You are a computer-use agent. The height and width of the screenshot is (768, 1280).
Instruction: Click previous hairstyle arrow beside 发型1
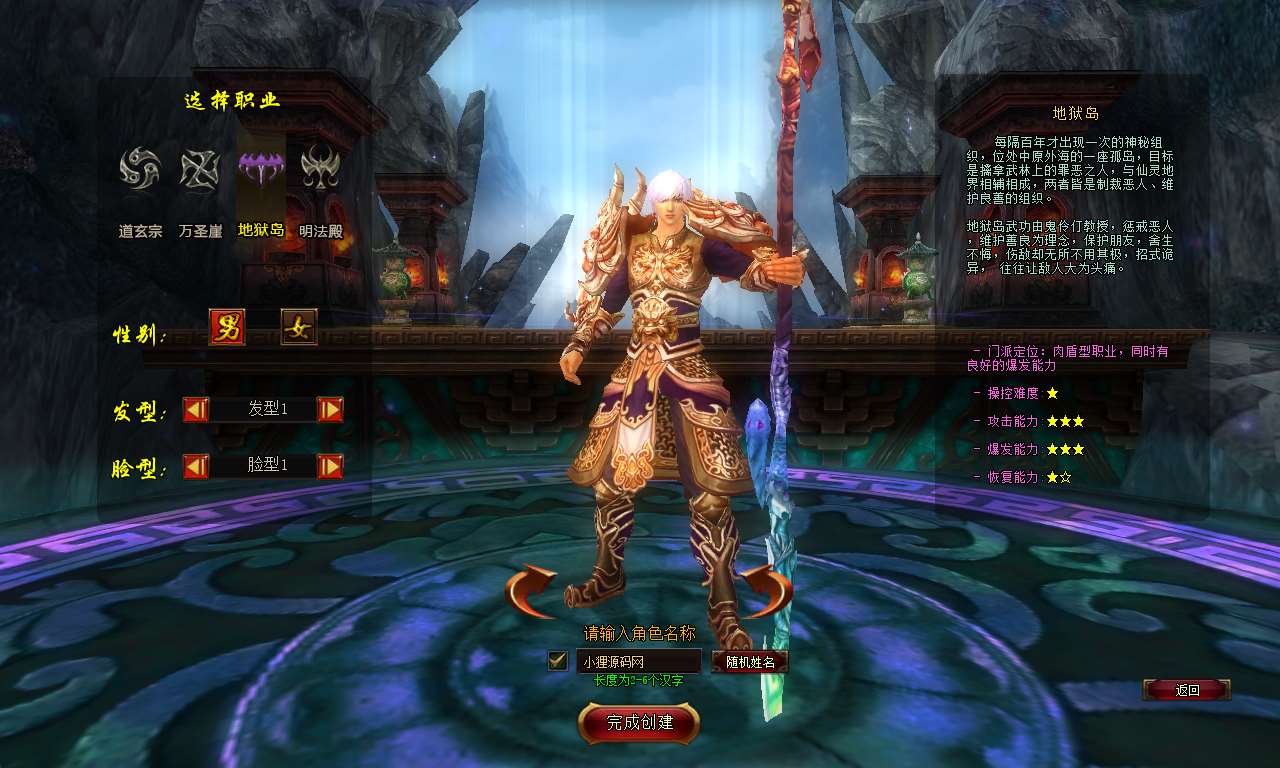click(196, 409)
